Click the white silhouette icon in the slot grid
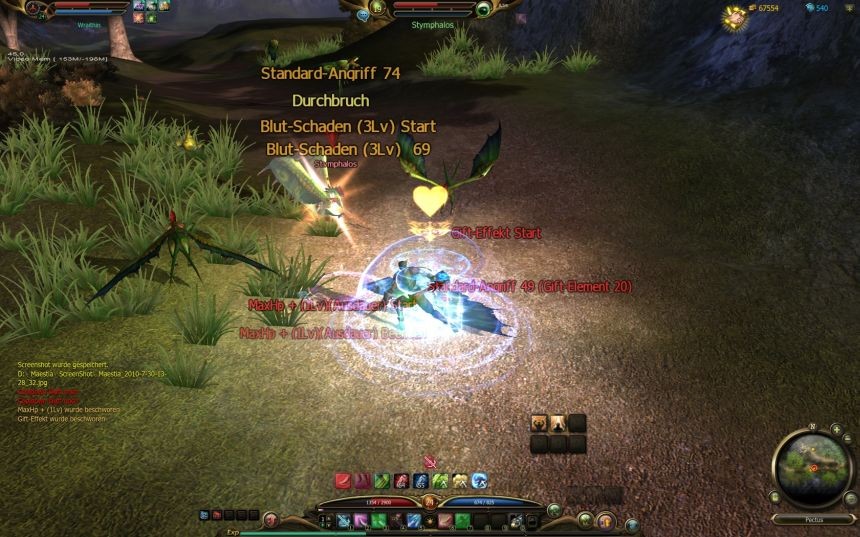860x537 pixels. tap(558, 423)
